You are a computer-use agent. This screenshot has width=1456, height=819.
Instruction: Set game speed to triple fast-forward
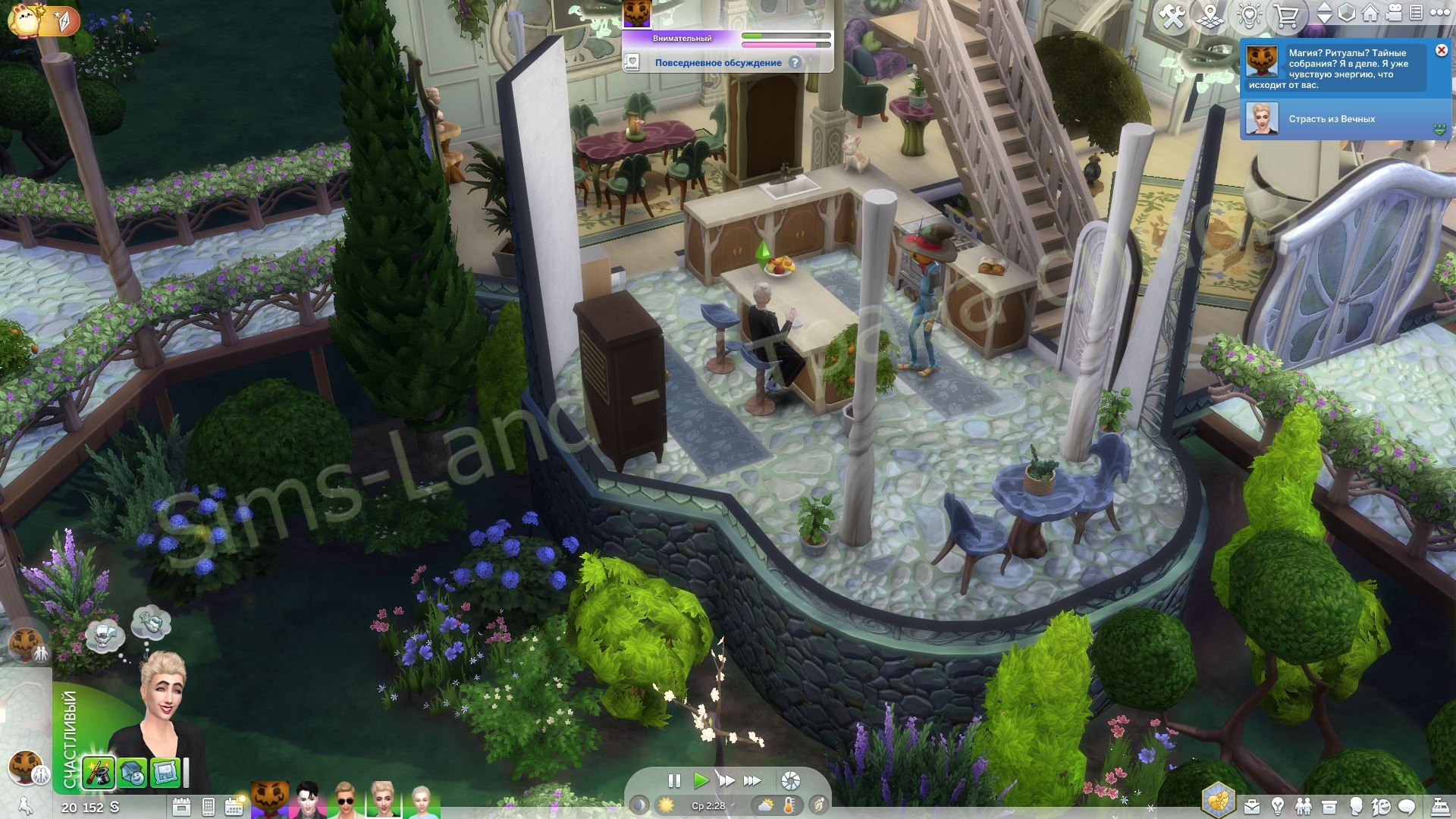(752, 780)
